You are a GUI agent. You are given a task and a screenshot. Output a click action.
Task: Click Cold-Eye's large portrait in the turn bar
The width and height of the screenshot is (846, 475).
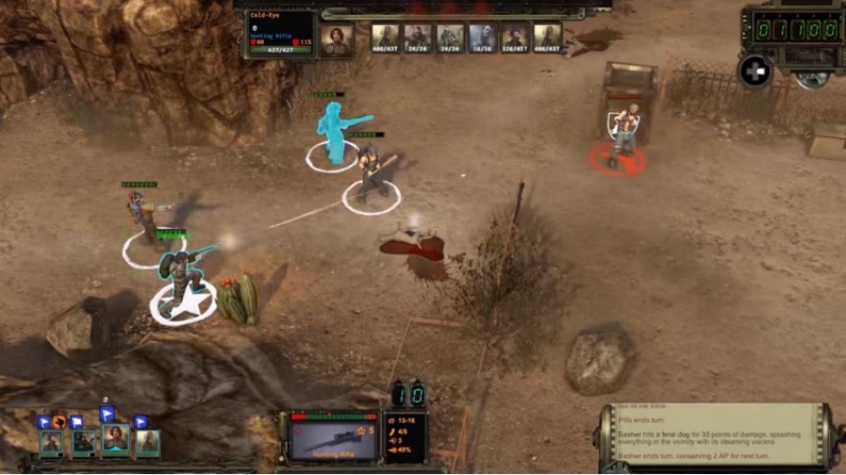pyautogui.click(x=337, y=40)
